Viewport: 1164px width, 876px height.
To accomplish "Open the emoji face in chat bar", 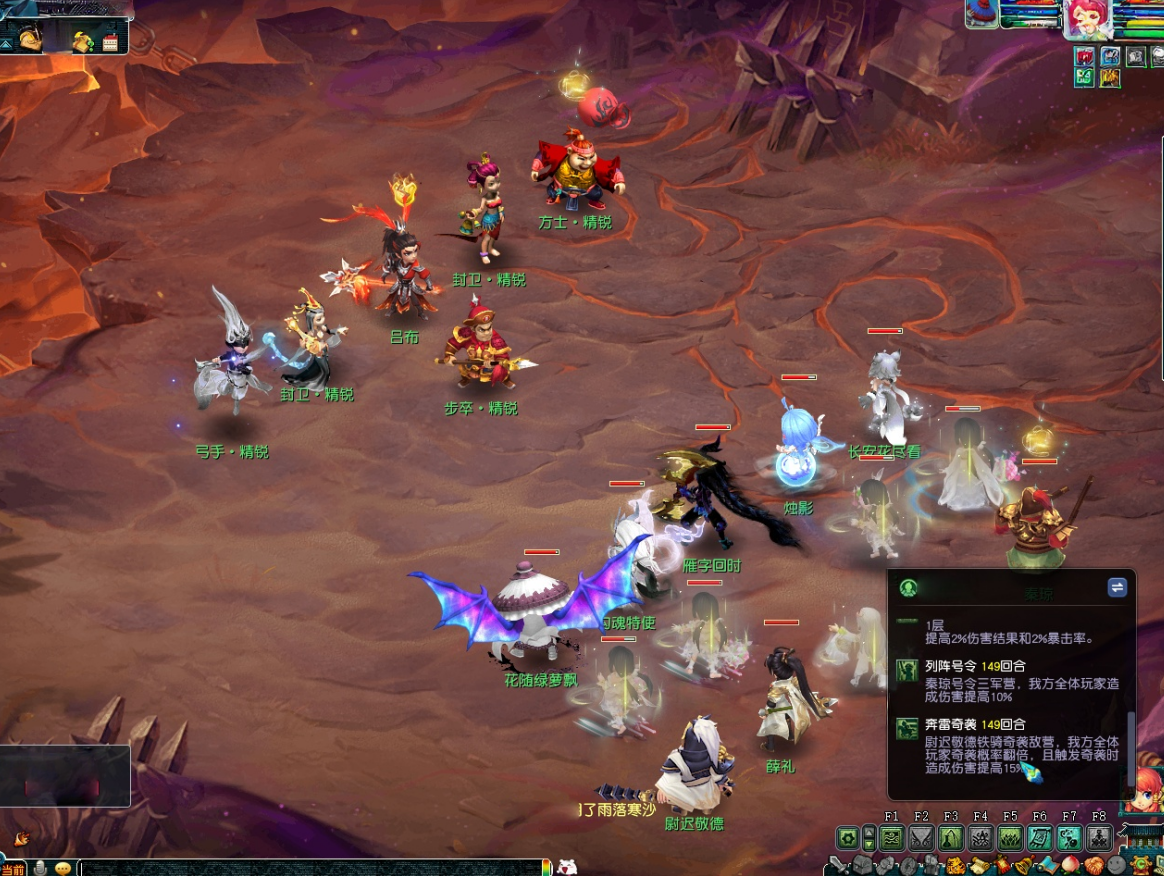I will point(63,868).
